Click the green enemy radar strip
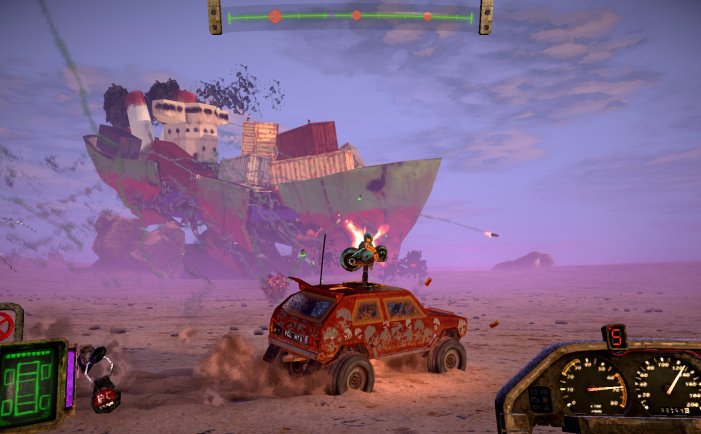Image resolution: width=701 pixels, height=434 pixels. coord(350,17)
